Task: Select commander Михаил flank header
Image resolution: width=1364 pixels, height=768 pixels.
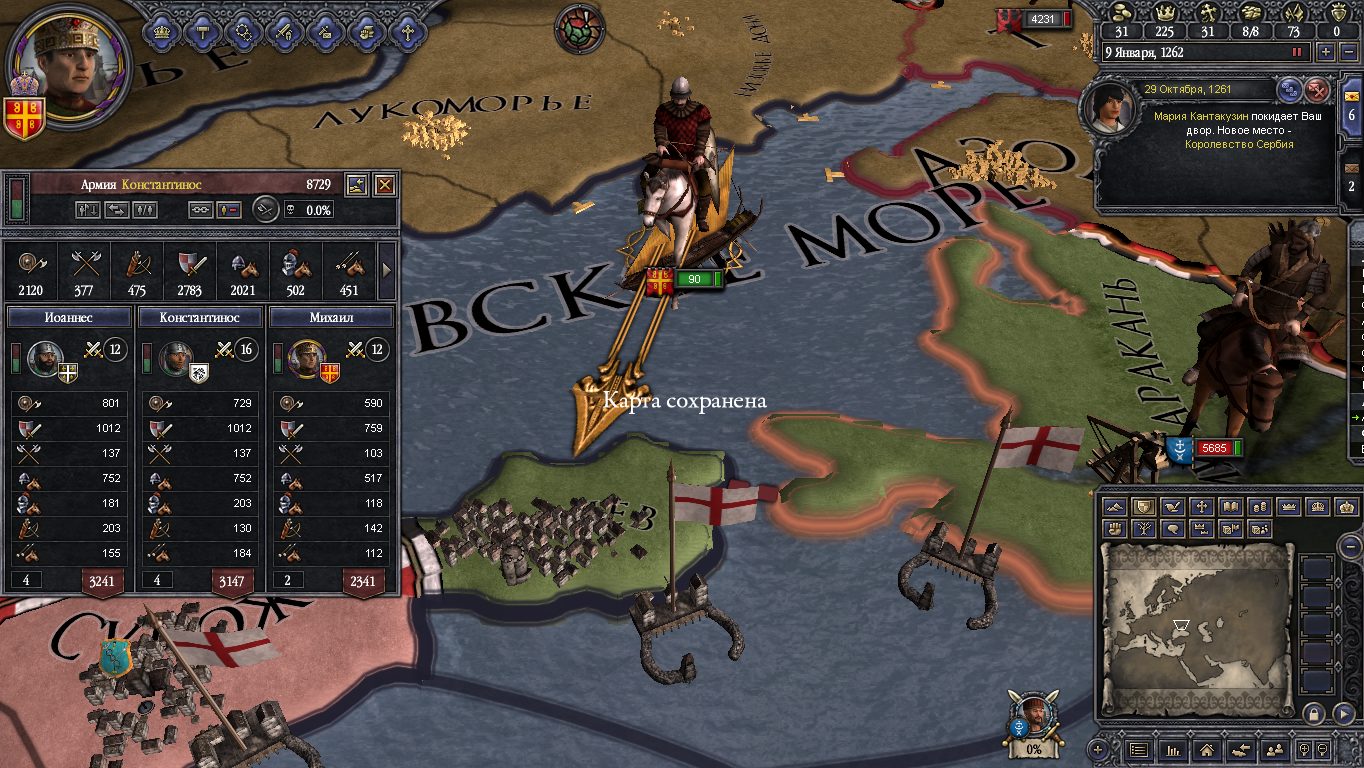Action: 330,317
